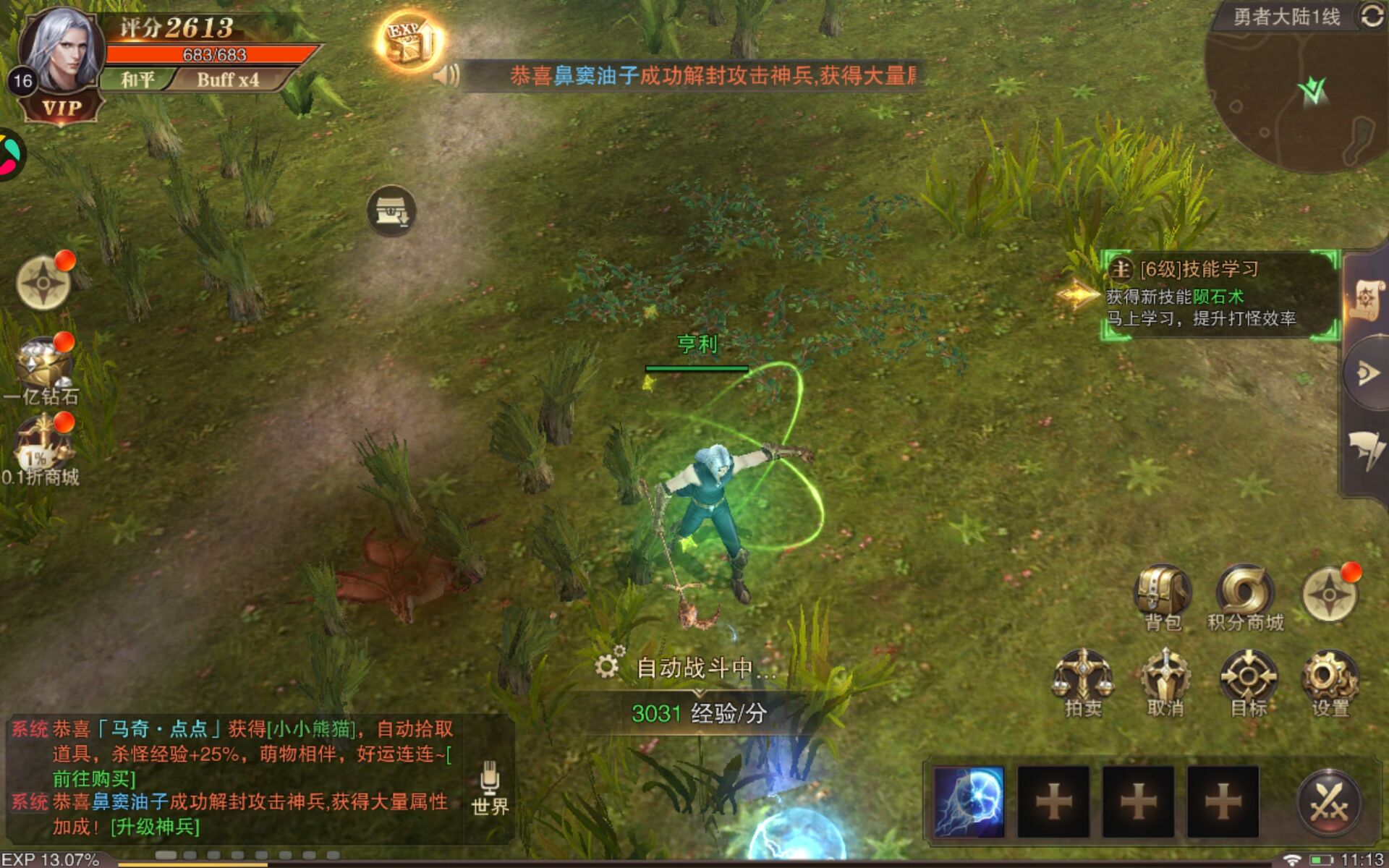This screenshot has height=868, width=1389.
Task: Open the 积分商城 points shop
Action: tap(1244, 596)
